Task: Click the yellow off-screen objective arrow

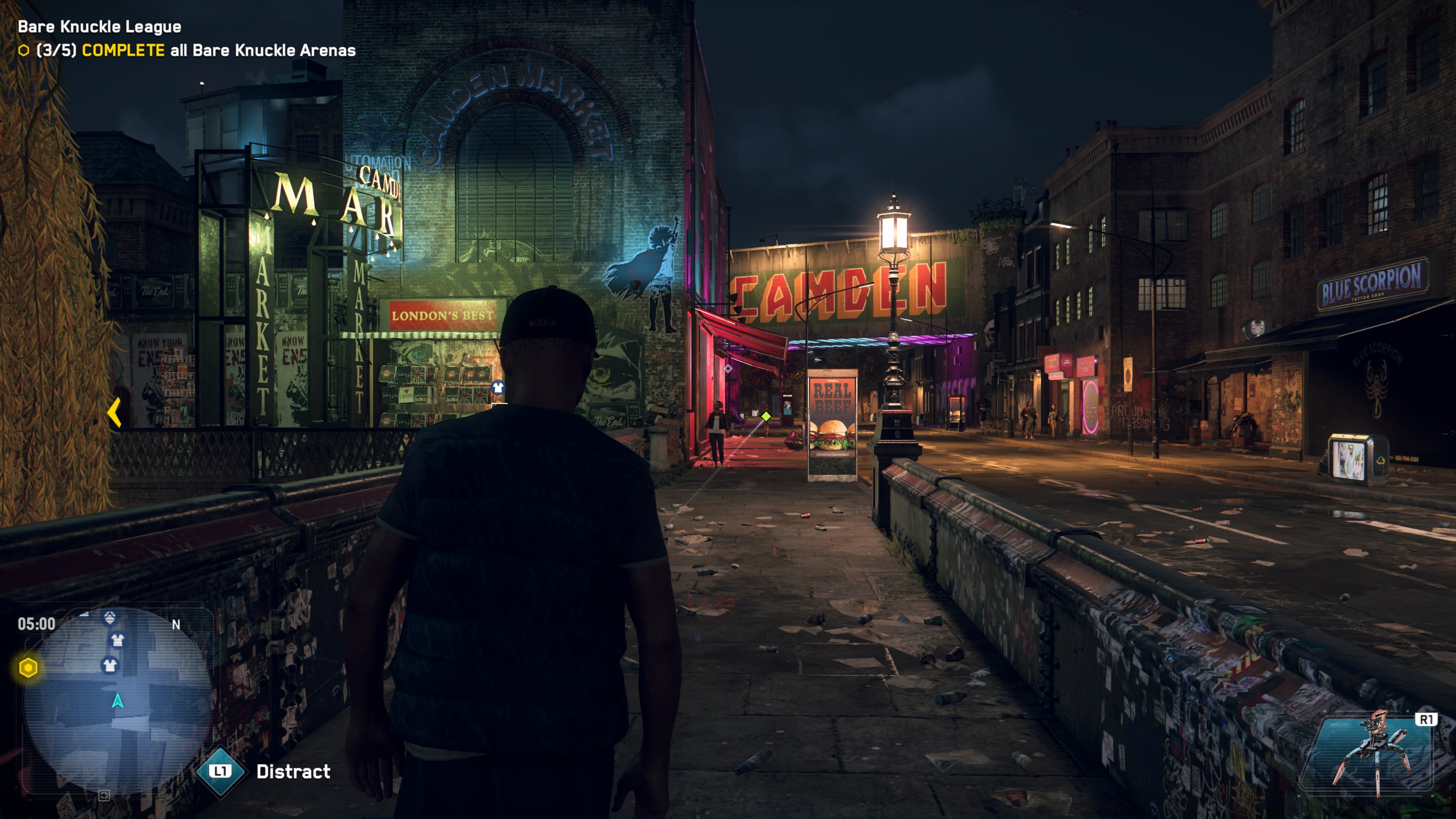Action: [x=115, y=412]
